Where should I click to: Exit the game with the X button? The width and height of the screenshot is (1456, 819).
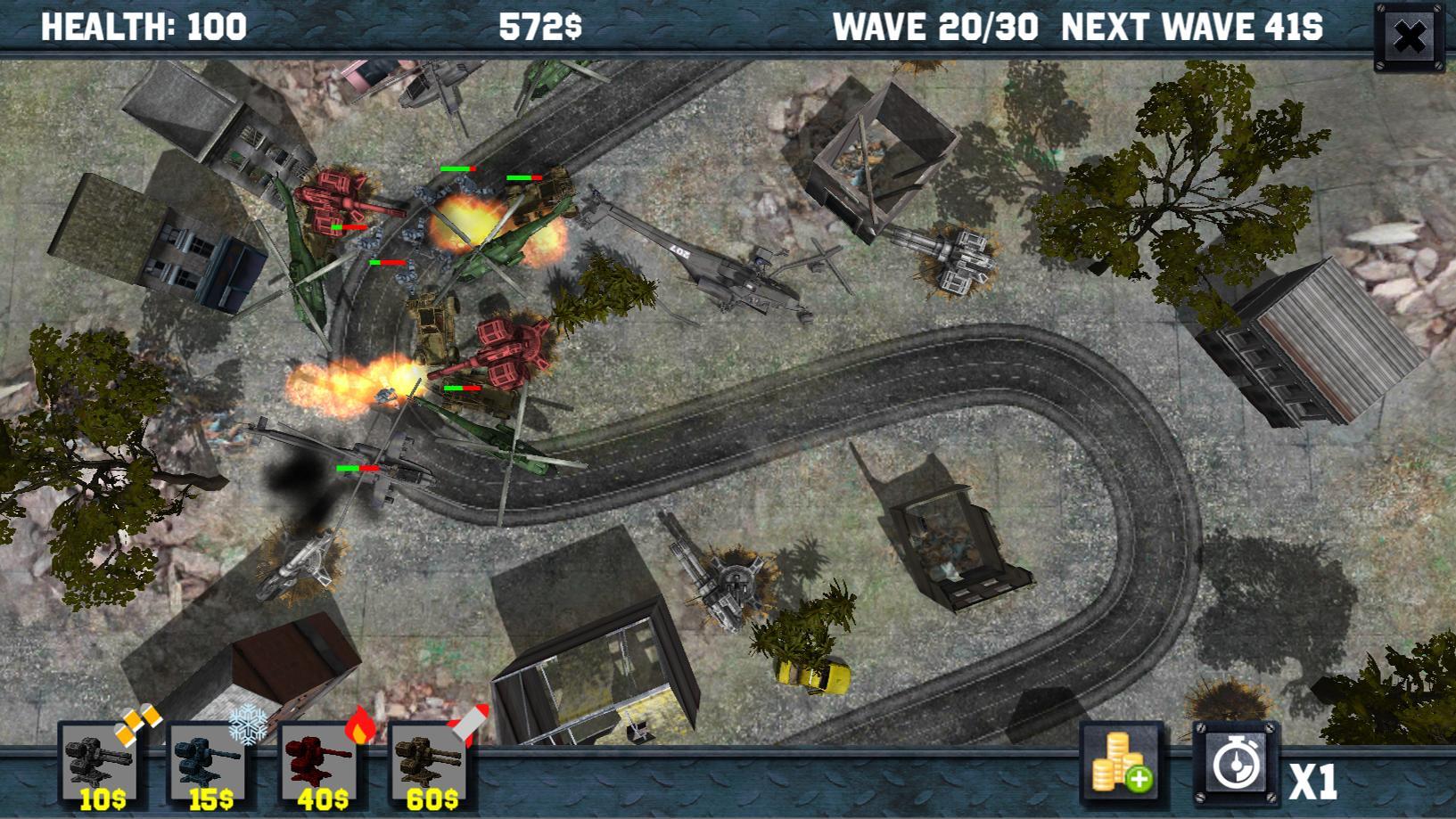tap(1410, 37)
